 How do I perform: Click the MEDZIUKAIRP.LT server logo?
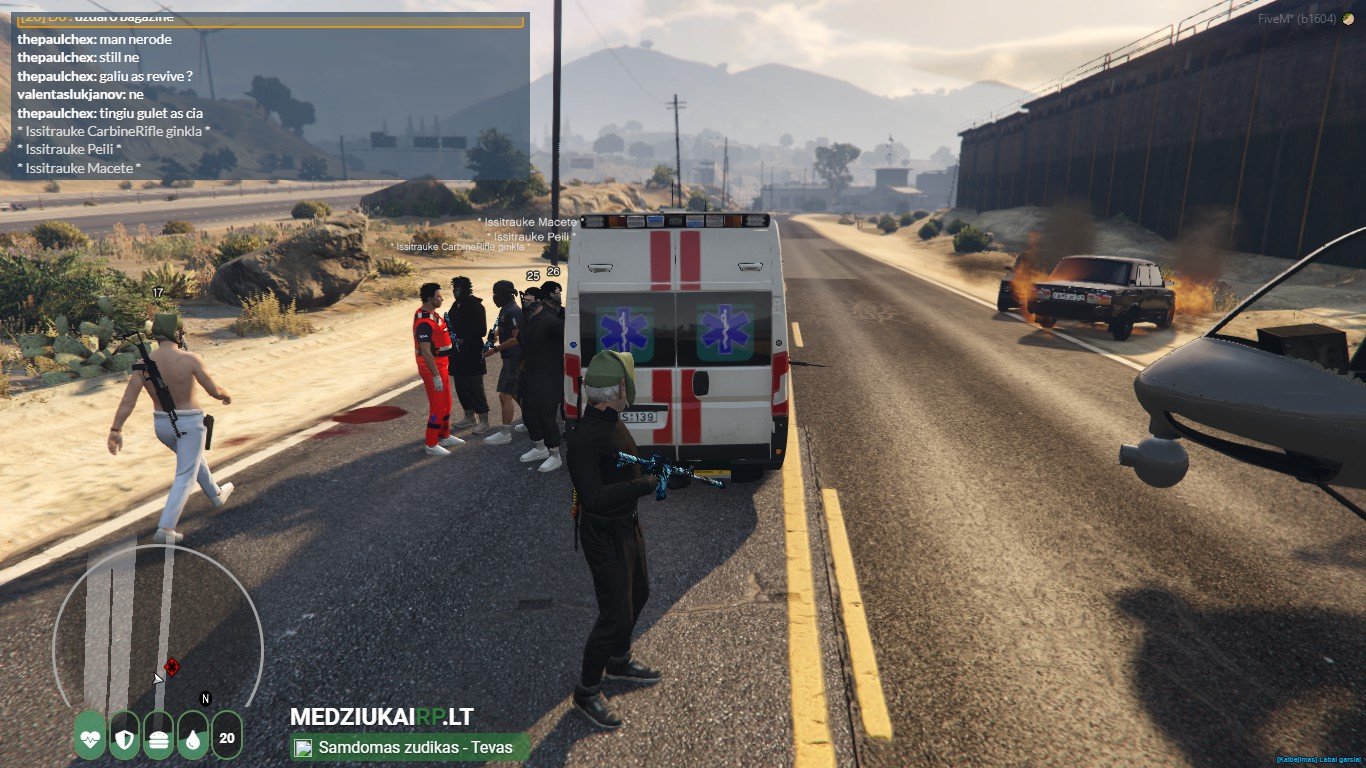381,717
